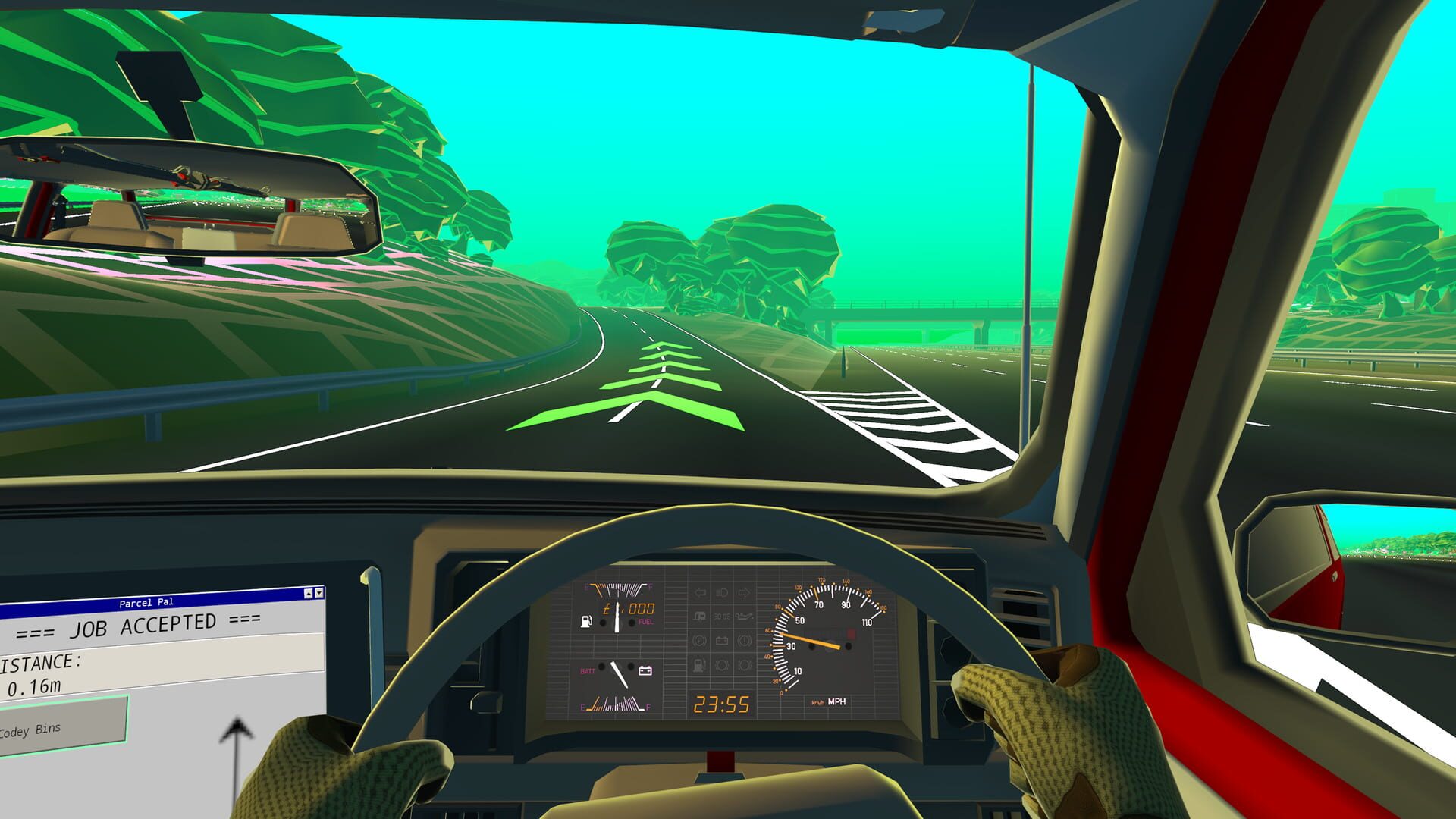Click the battery icon next to the BATT gauge

[x=646, y=670]
